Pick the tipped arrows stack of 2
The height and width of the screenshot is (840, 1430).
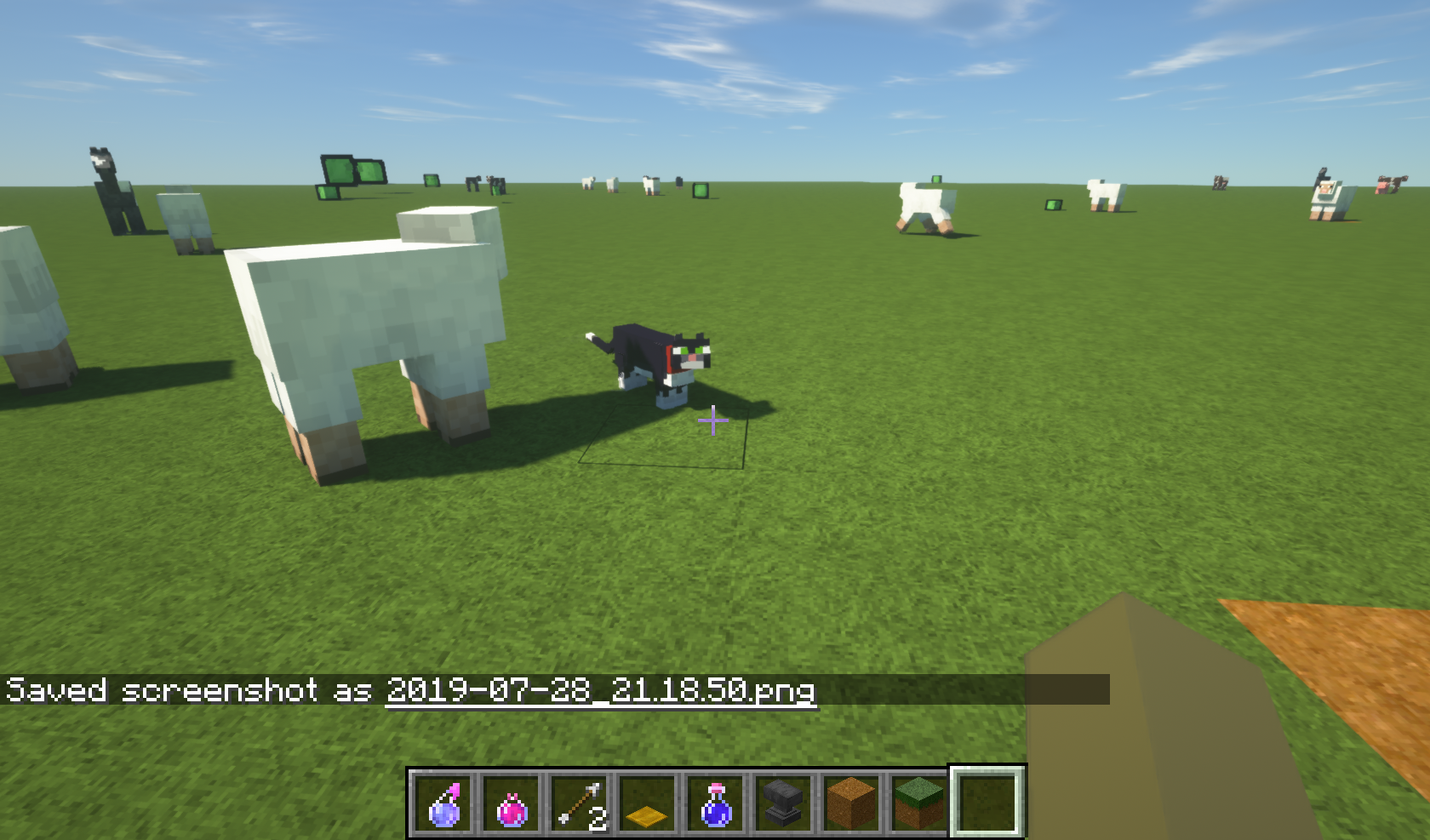tap(579, 803)
